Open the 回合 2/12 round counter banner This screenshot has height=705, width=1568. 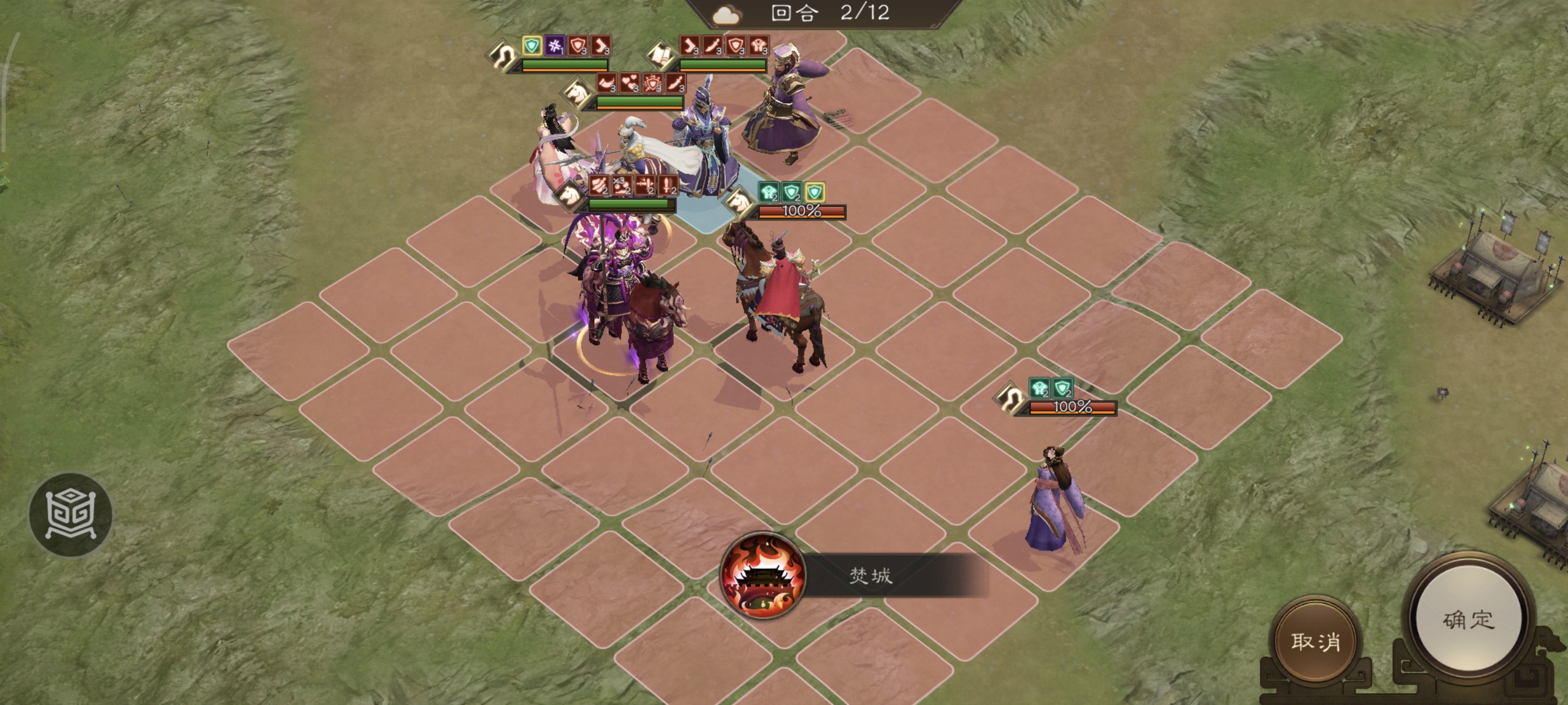click(x=819, y=14)
